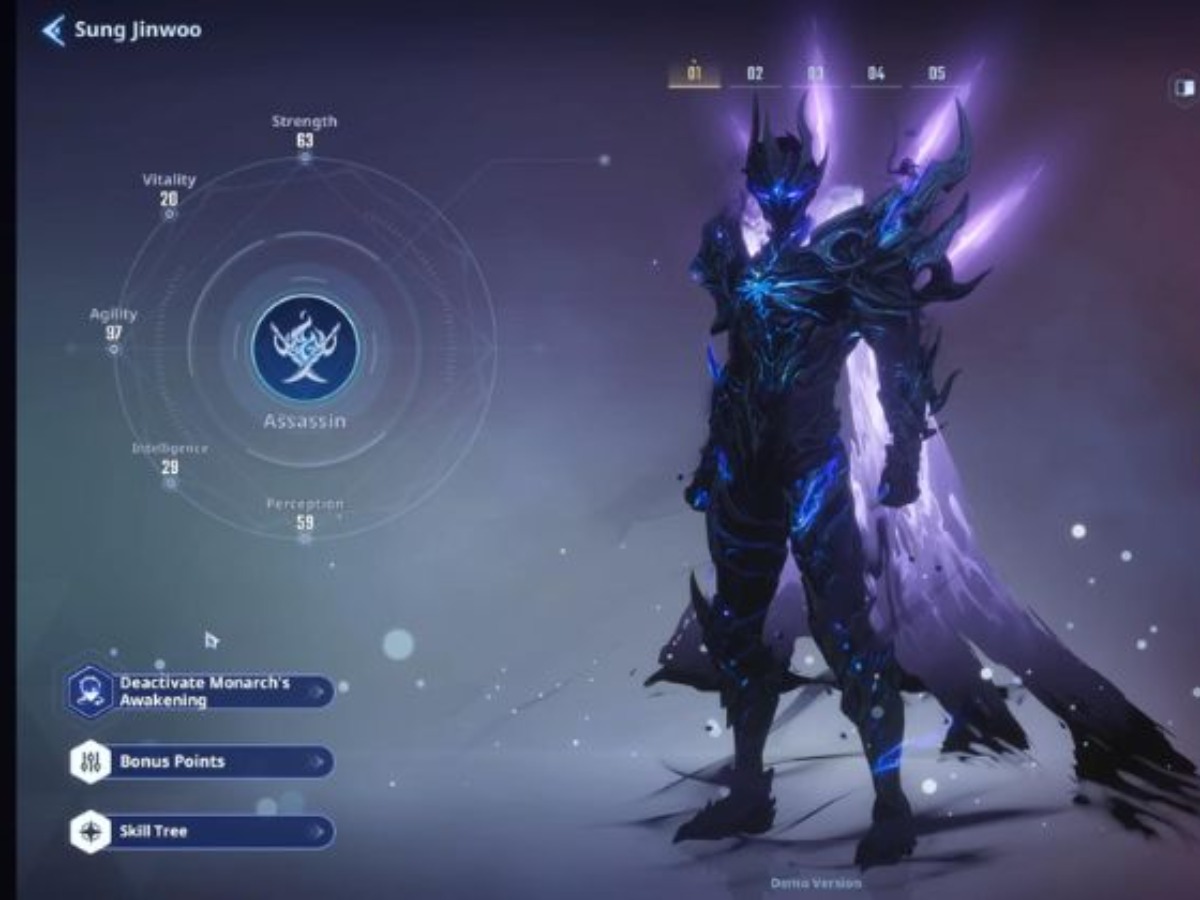Open the Bonus Points menu
This screenshot has height=900, width=1200.
pyautogui.click(x=202, y=762)
